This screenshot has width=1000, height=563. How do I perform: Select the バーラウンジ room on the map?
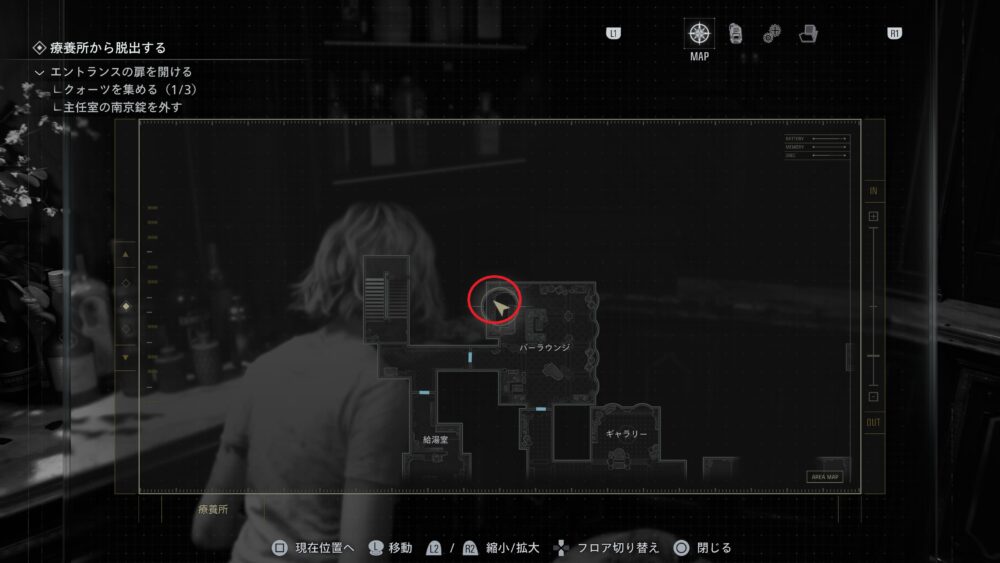click(x=545, y=347)
